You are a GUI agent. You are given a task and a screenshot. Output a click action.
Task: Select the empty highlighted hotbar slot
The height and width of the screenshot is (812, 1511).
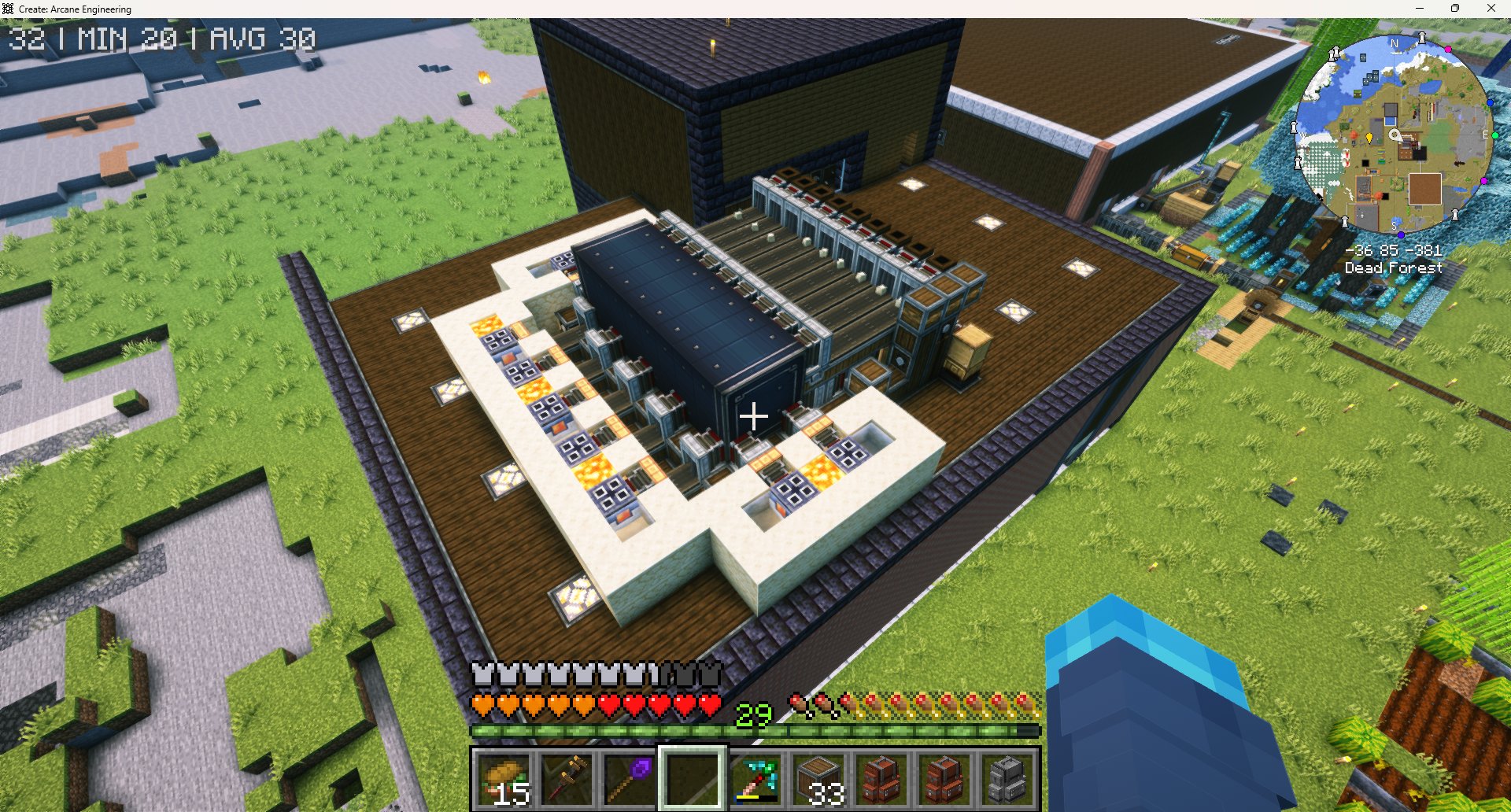[693, 778]
